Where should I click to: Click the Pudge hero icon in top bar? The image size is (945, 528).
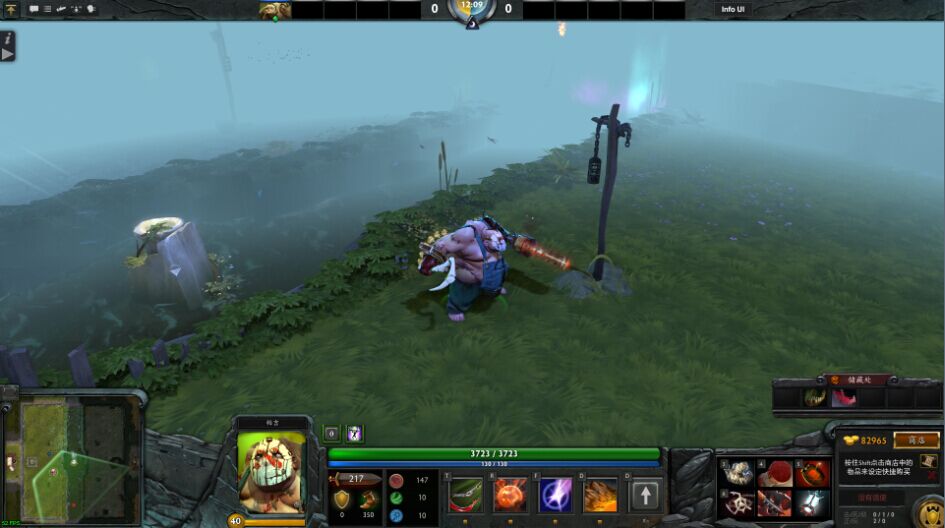click(x=274, y=10)
